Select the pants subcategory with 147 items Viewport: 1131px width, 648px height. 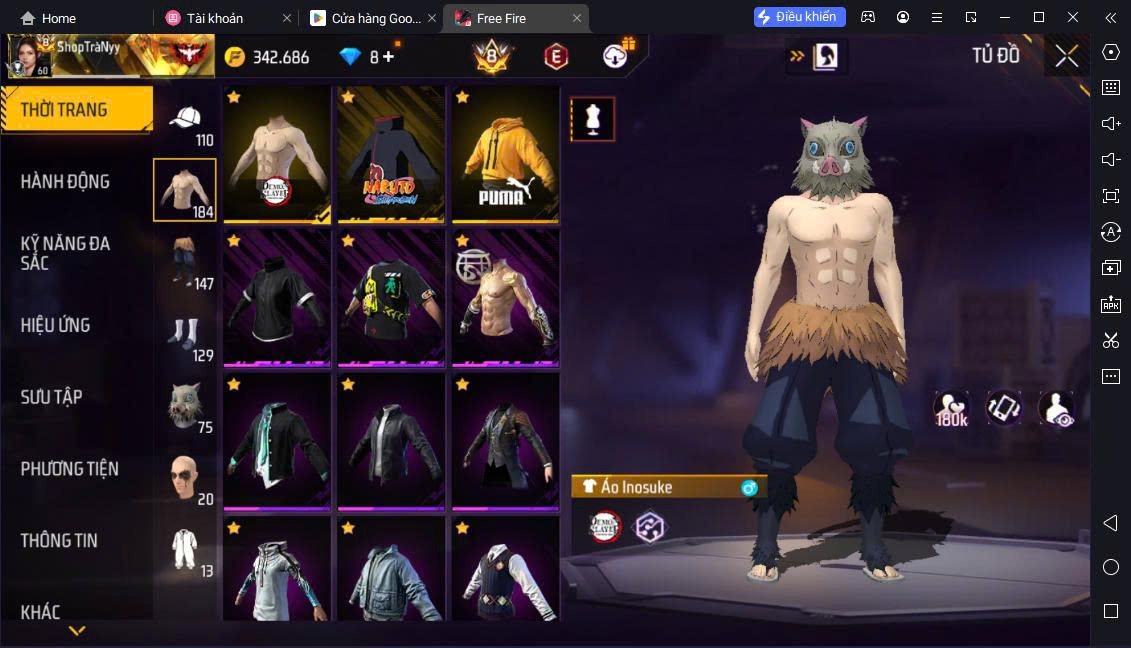click(x=185, y=263)
